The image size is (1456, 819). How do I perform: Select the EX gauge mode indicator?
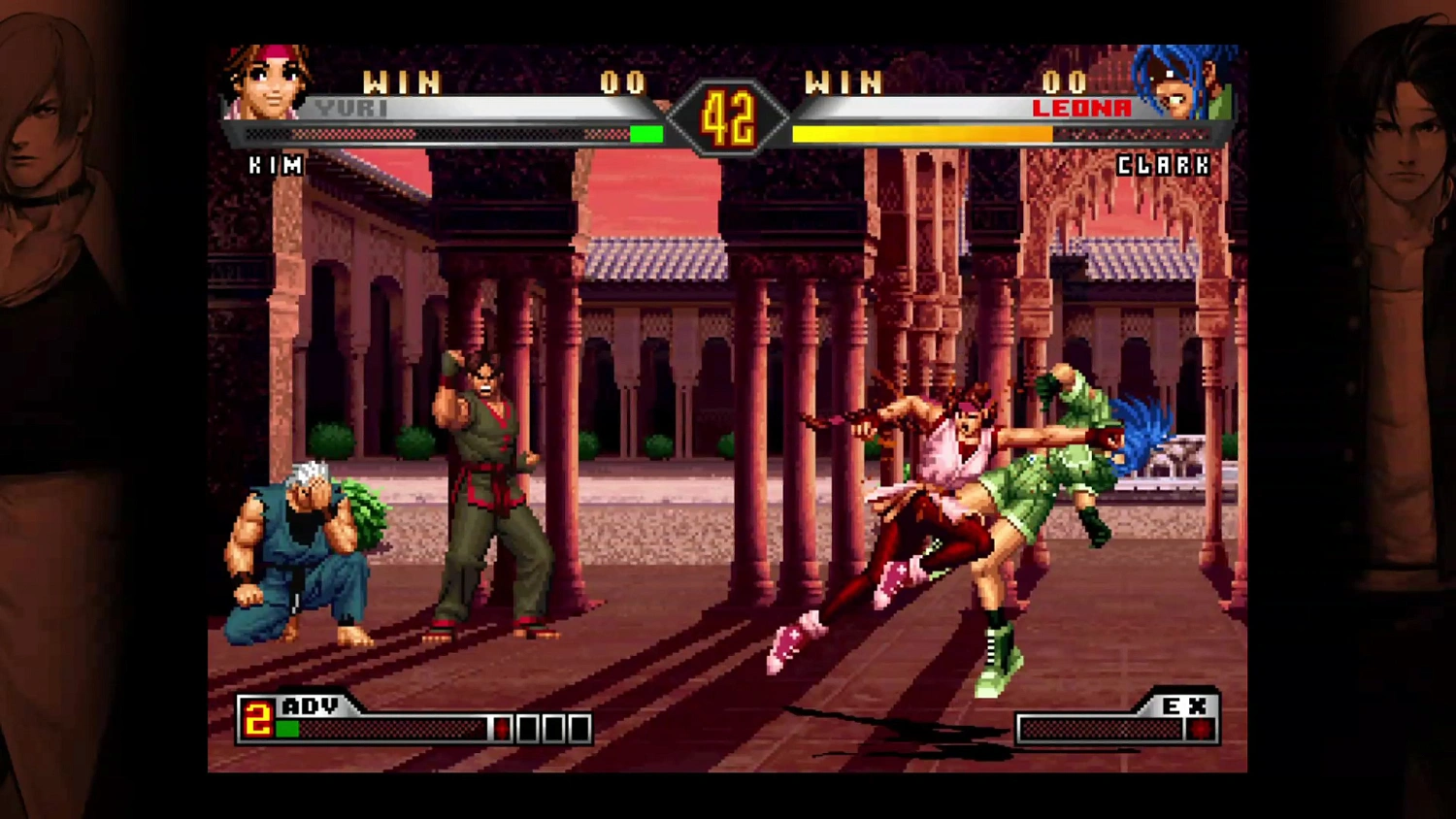coord(1182,706)
